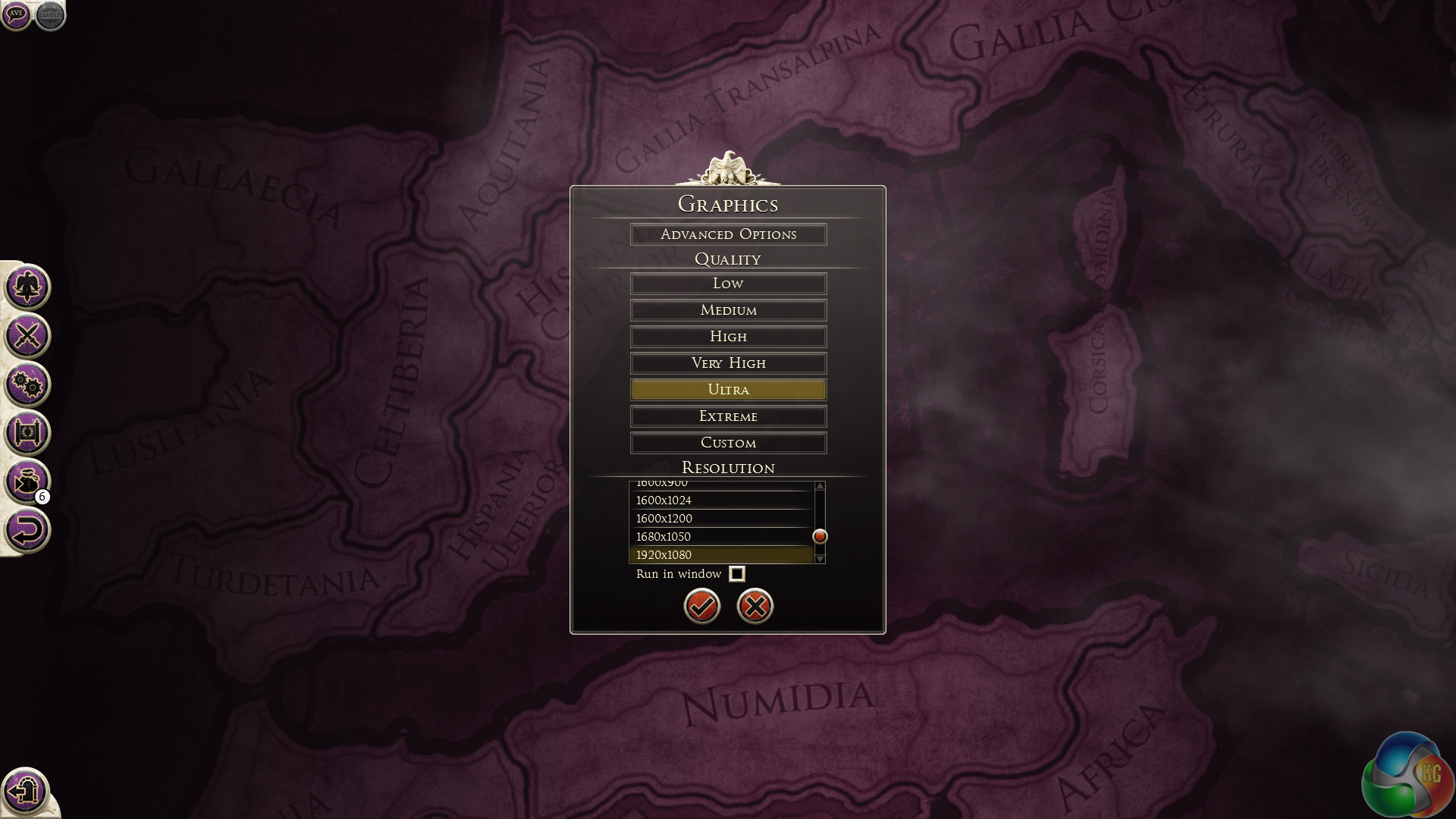The width and height of the screenshot is (1456, 819).
Task: Select the Ultra quality preset
Action: coord(728,390)
